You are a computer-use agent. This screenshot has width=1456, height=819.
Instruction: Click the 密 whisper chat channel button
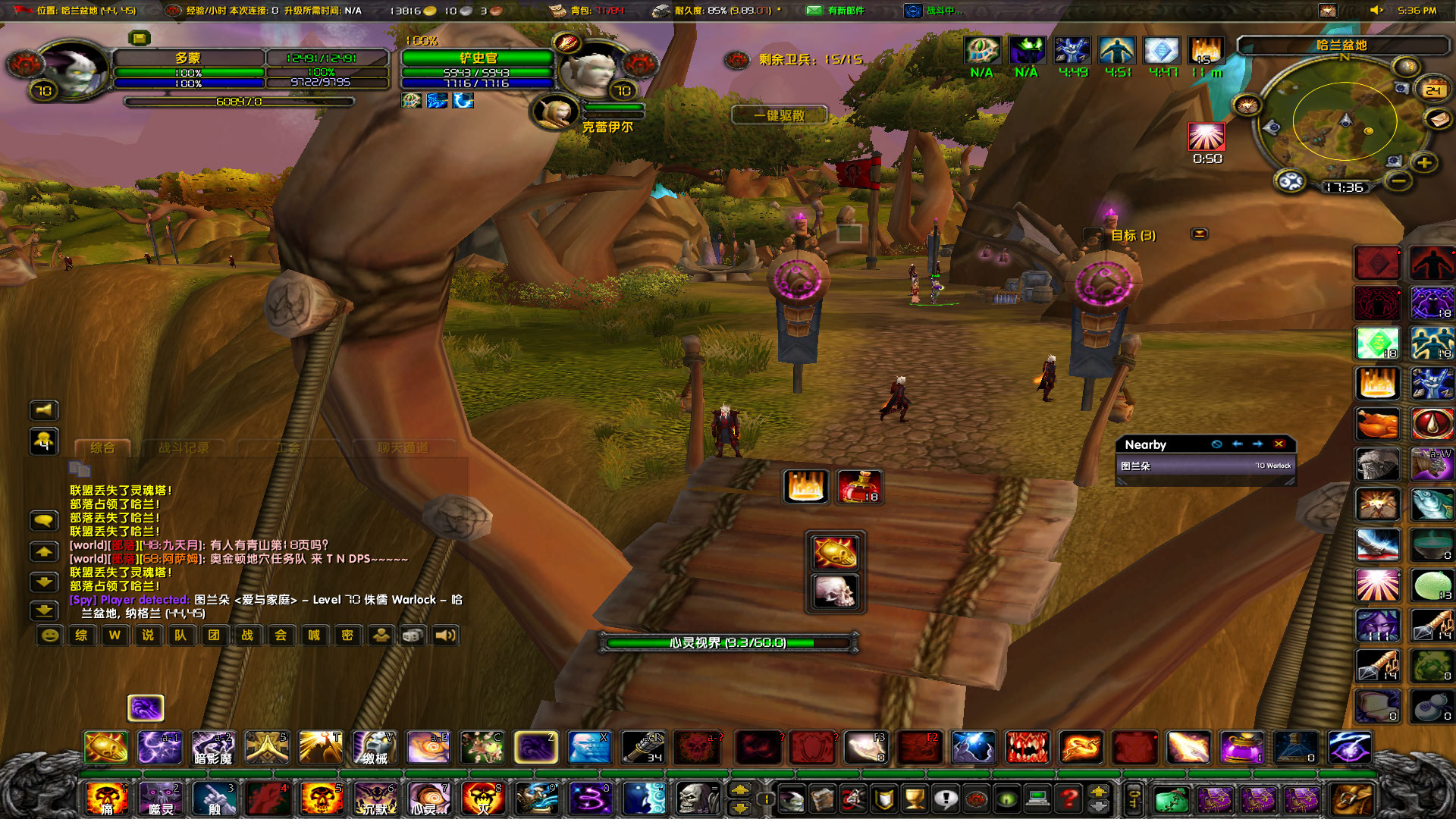pos(347,635)
